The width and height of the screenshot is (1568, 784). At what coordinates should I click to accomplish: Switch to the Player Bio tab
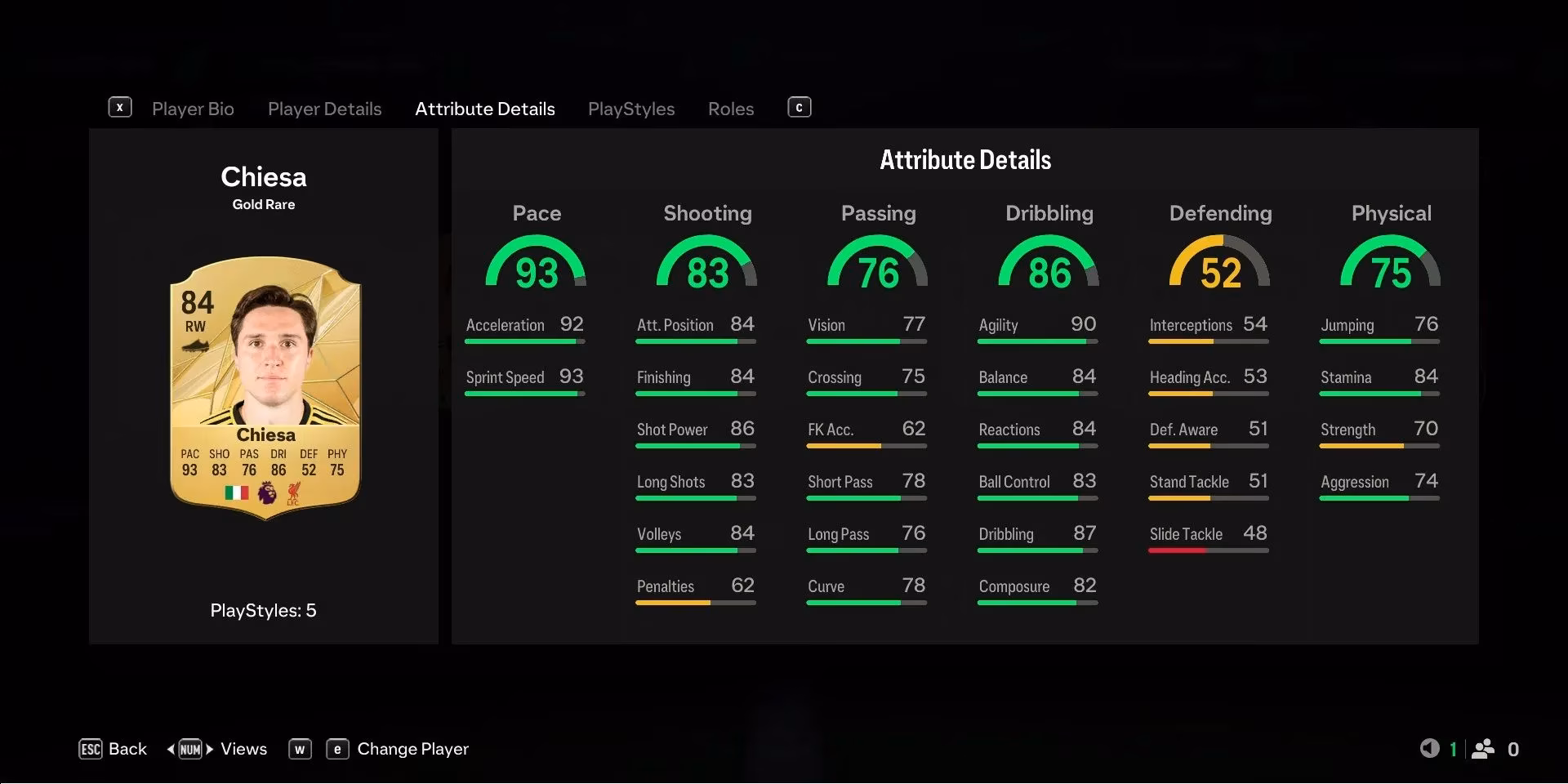click(x=193, y=109)
